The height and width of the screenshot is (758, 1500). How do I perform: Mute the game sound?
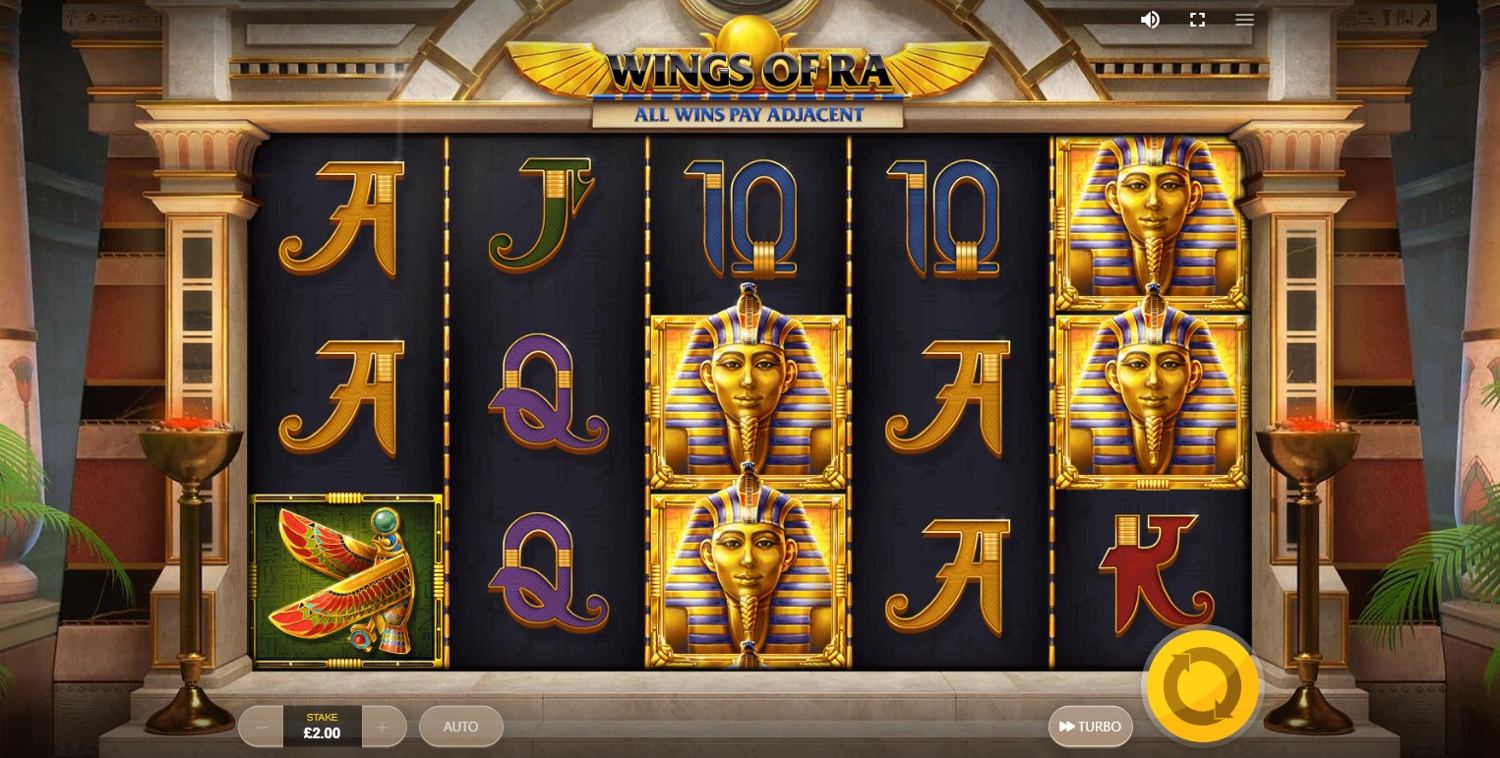1150,19
